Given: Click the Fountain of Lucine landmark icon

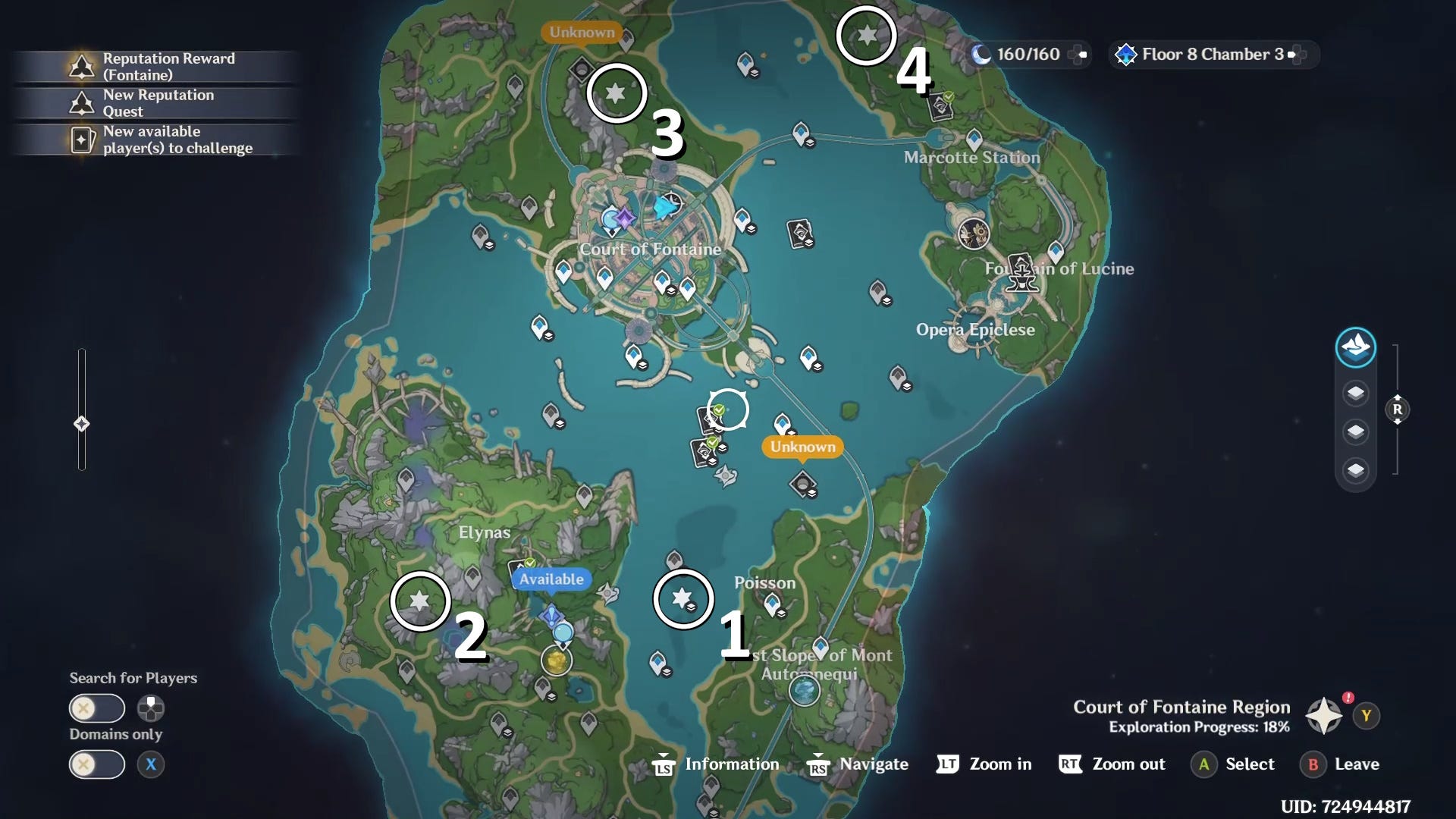Looking at the screenshot, I should (x=1022, y=275).
